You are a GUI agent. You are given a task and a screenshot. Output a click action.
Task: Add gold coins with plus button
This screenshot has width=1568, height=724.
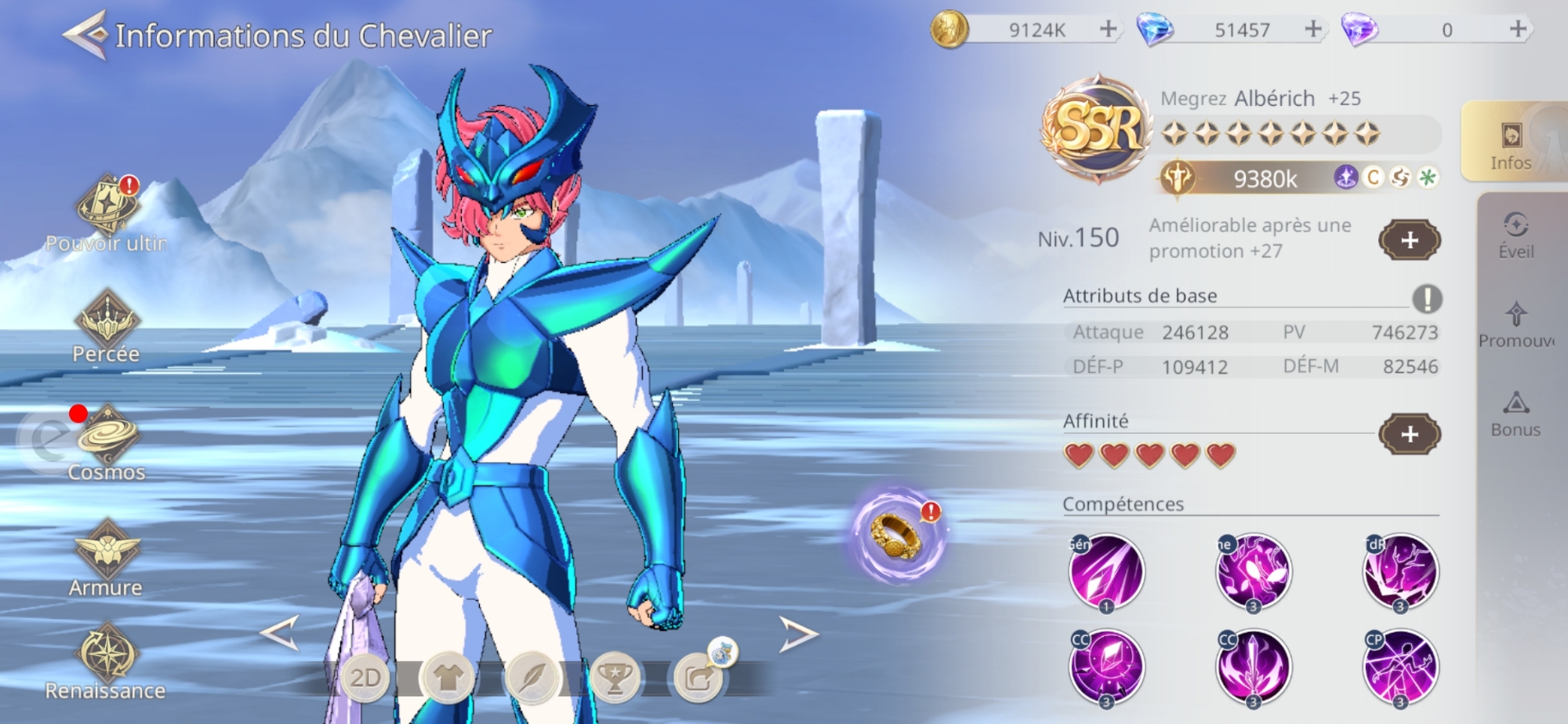[1108, 30]
